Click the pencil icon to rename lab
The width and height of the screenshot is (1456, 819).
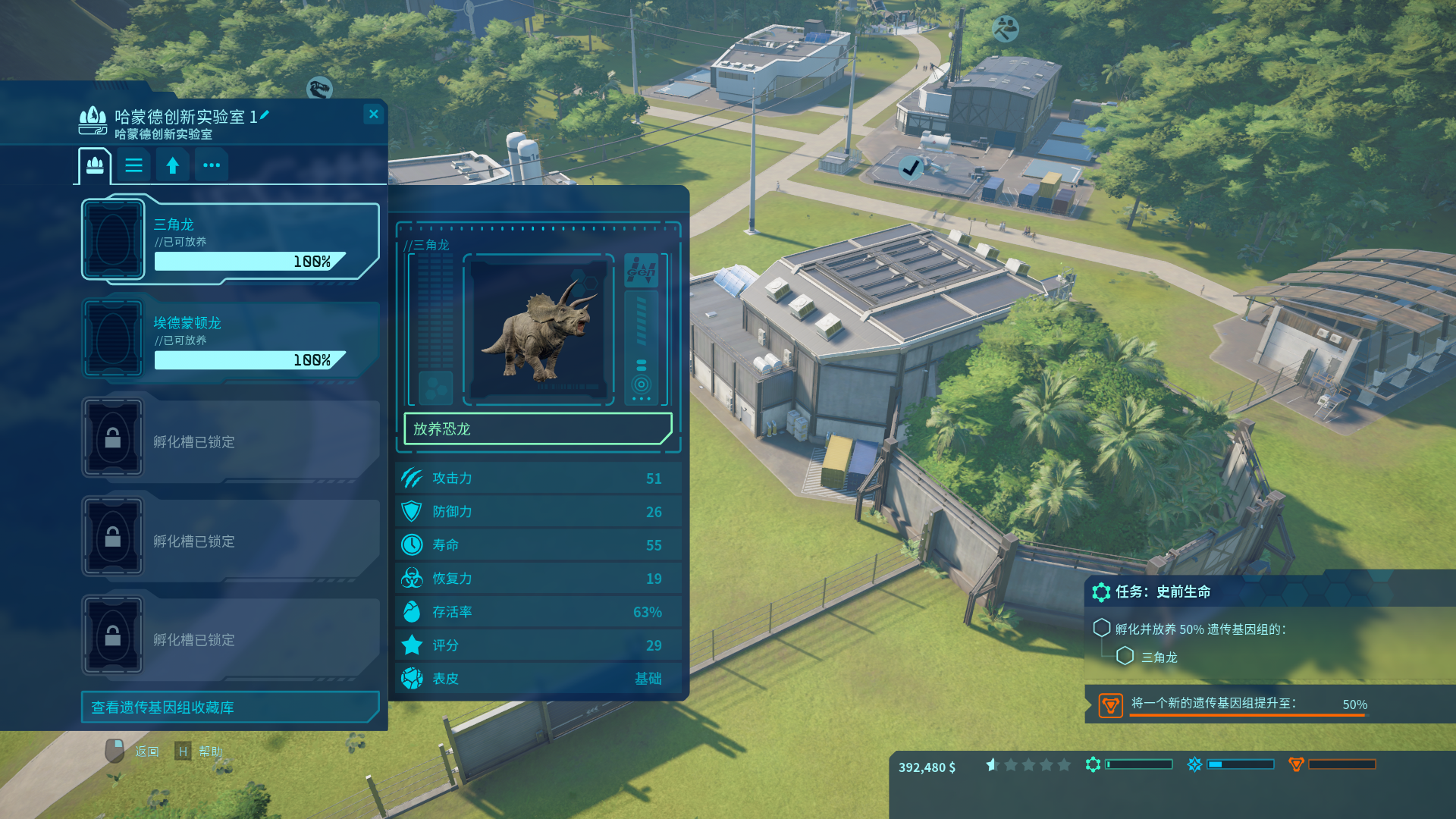point(265,115)
